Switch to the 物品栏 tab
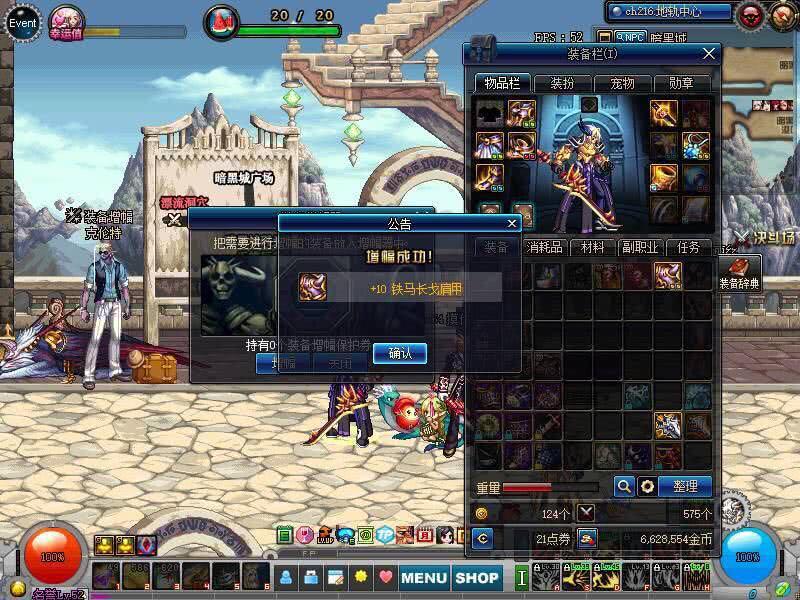This screenshot has height=600, width=800. [501, 83]
